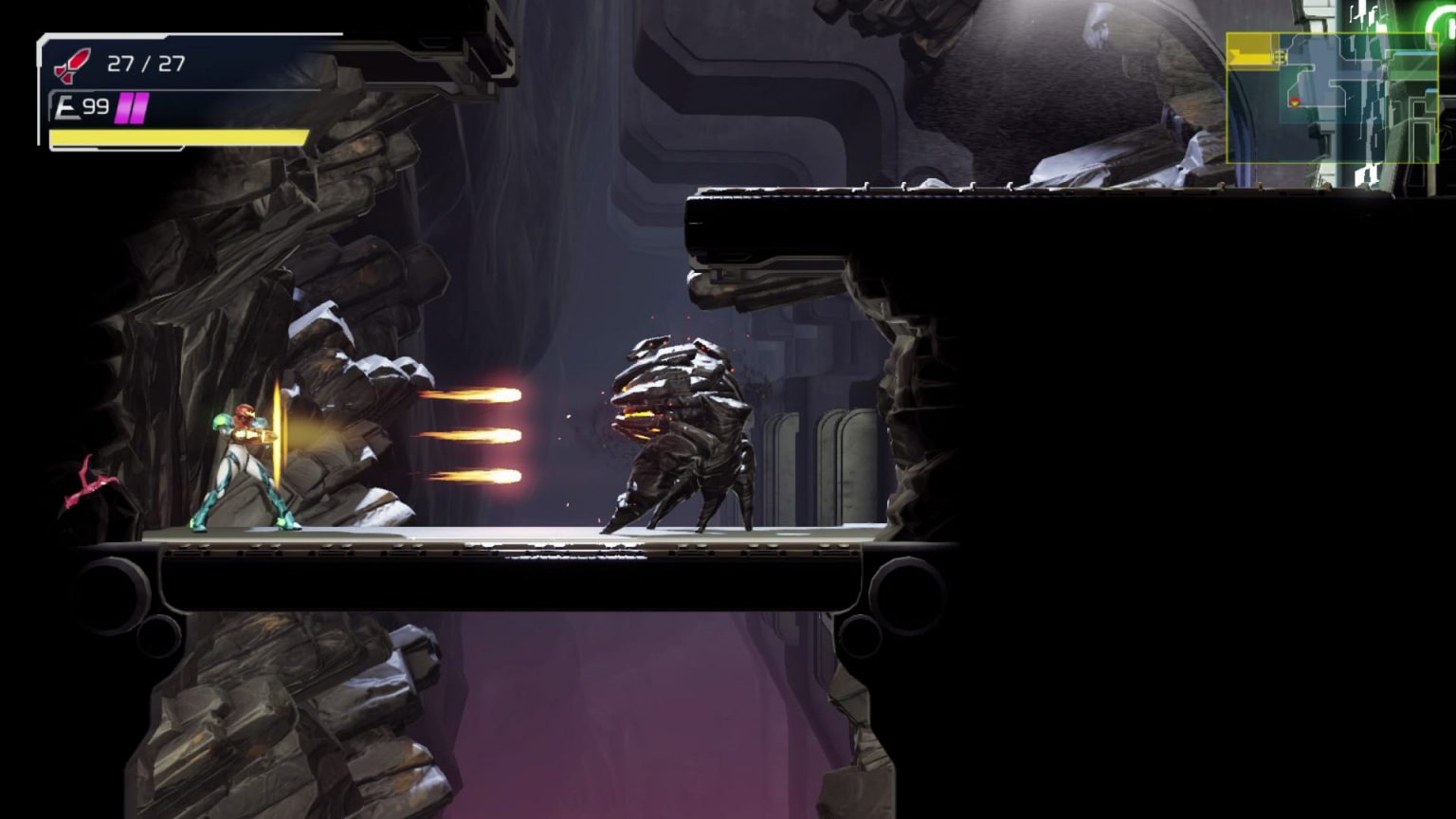The height and width of the screenshot is (819, 1456).
Task: Expand the yellow elevator arrow on the minimap
Action: [1240, 55]
